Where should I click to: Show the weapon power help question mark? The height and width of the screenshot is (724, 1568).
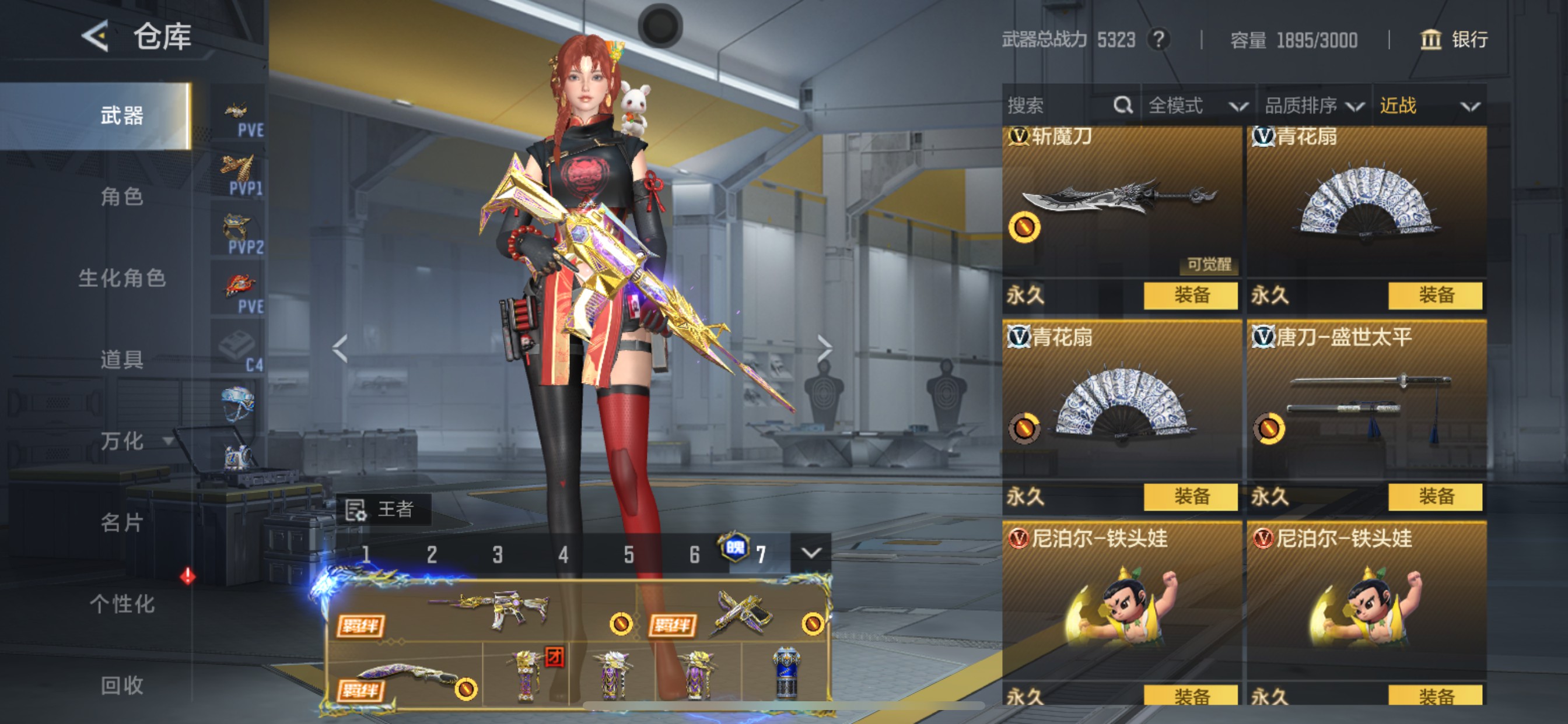[1159, 40]
